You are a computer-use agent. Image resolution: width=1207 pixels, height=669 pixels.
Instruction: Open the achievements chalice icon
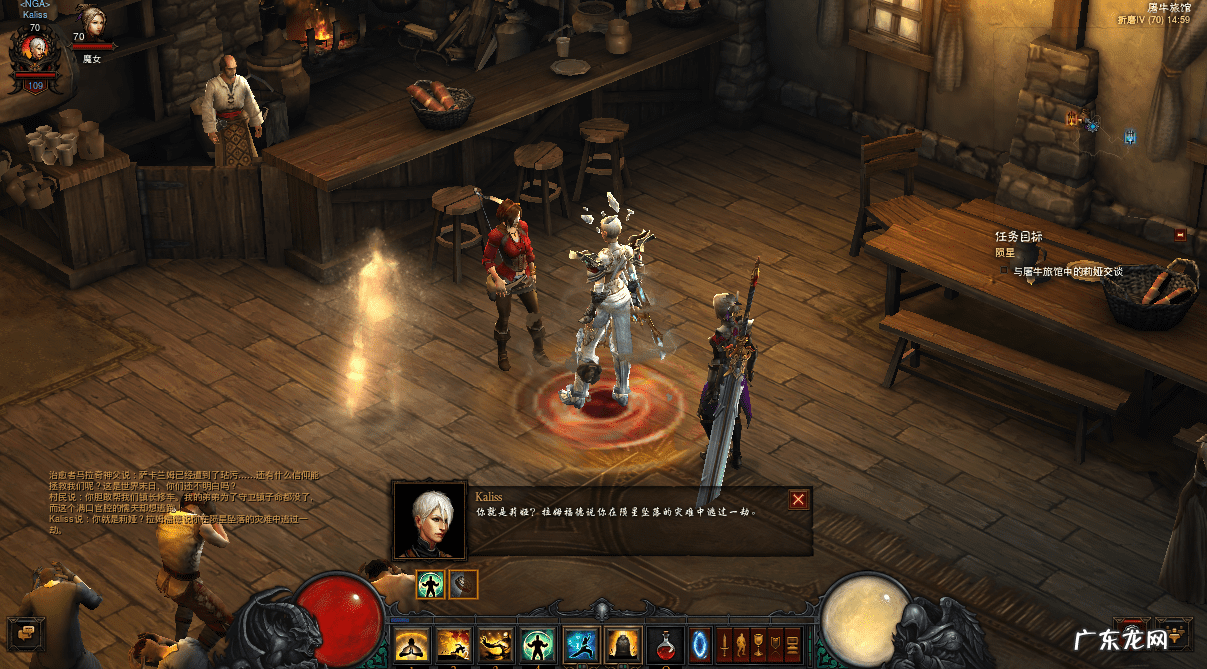tap(758, 643)
